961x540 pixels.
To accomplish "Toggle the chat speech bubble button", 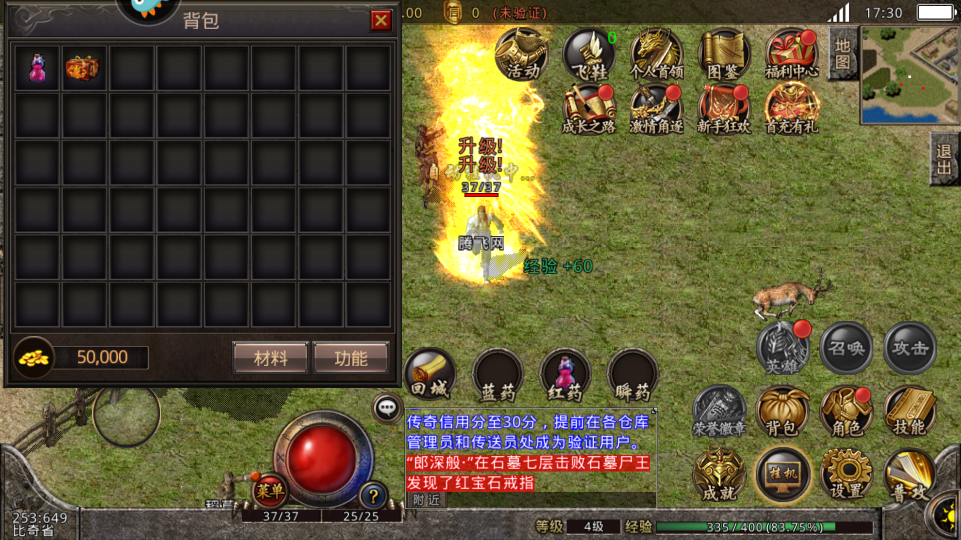I will tap(387, 407).
